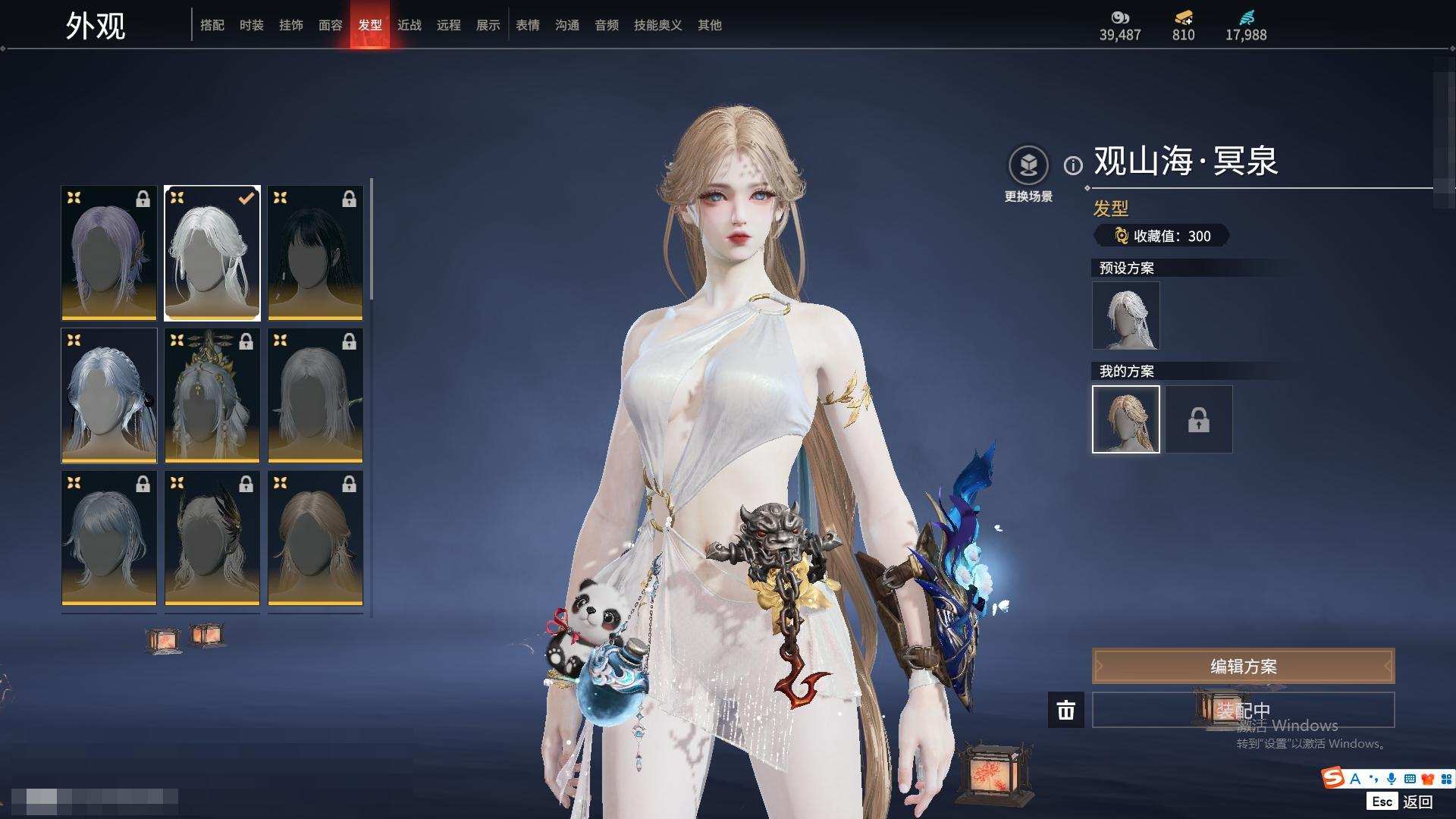Image resolution: width=1456 pixels, height=819 pixels.
Task: Delete scheme with the trash can button
Action: tap(1065, 710)
